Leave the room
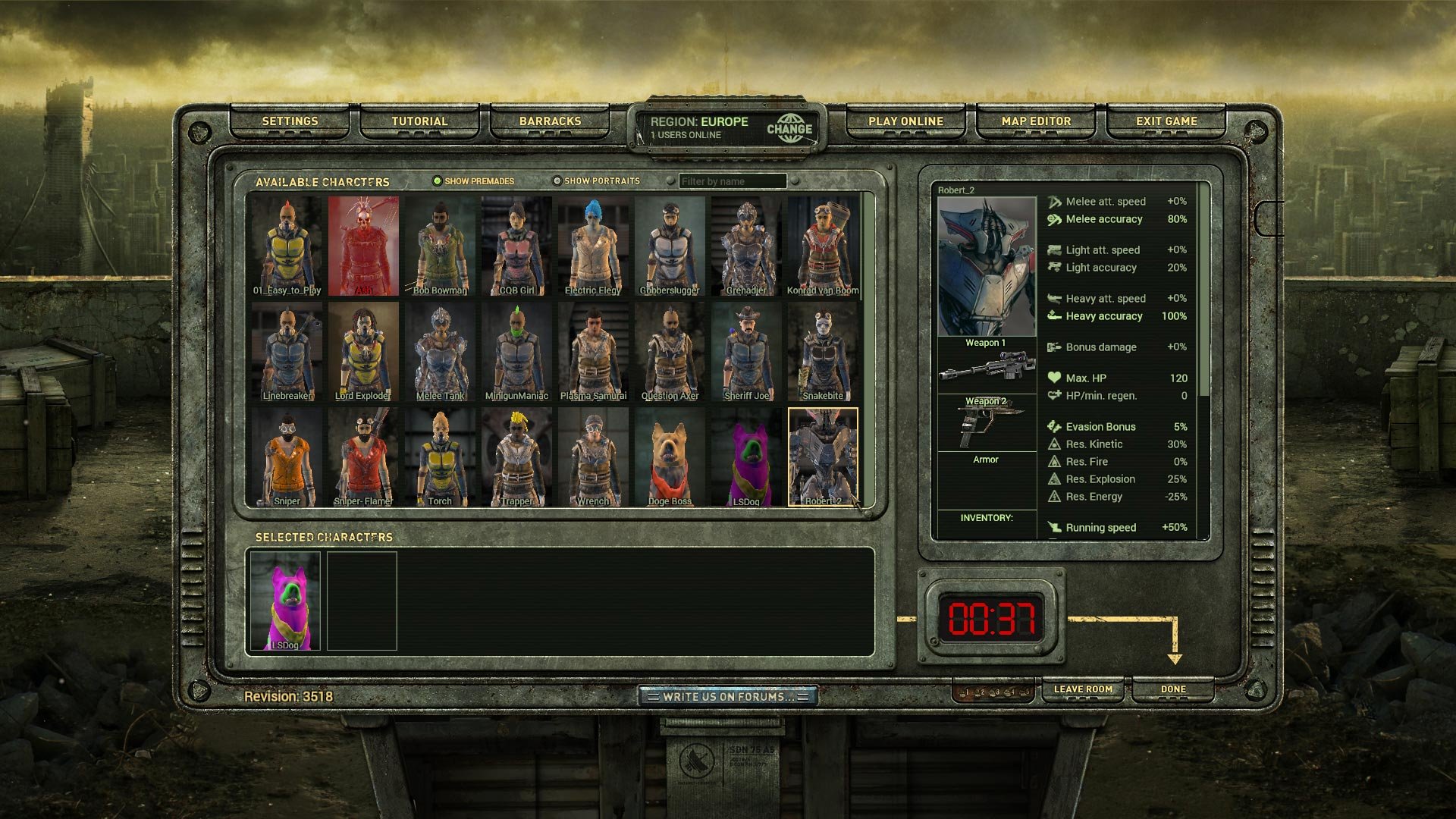 coord(1083,689)
